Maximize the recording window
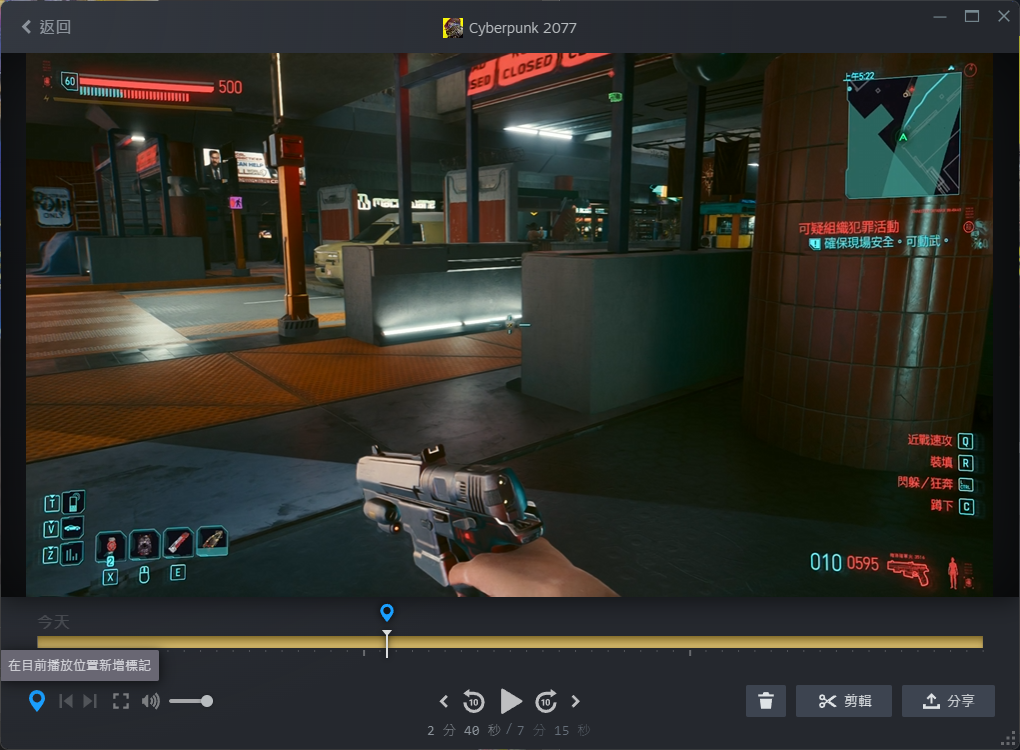This screenshot has height=750, width=1020. click(x=972, y=16)
